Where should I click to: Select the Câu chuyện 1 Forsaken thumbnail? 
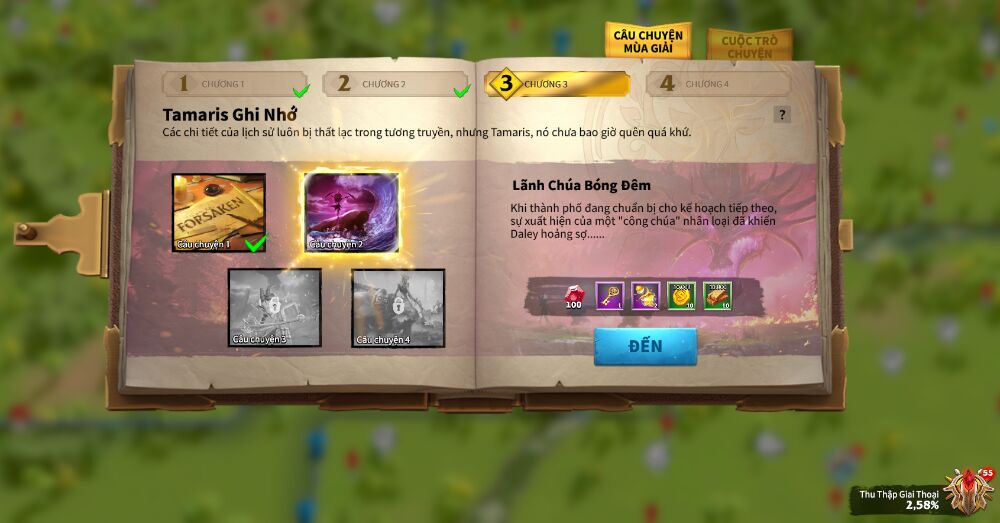pyautogui.click(x=218, y=212)
